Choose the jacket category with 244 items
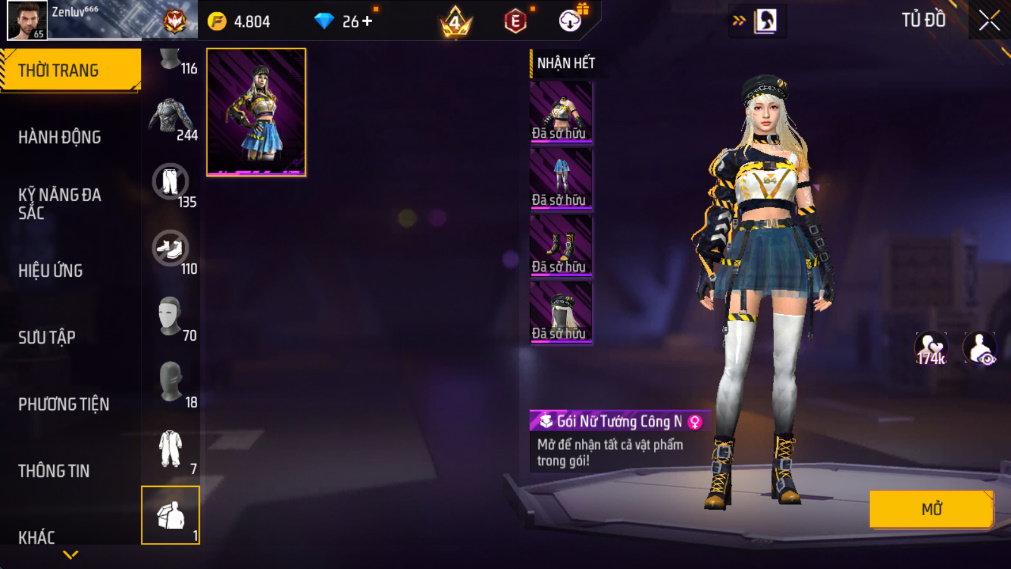Image resolution: width=1011 pixels, height=569 pixels. (171, 119)
